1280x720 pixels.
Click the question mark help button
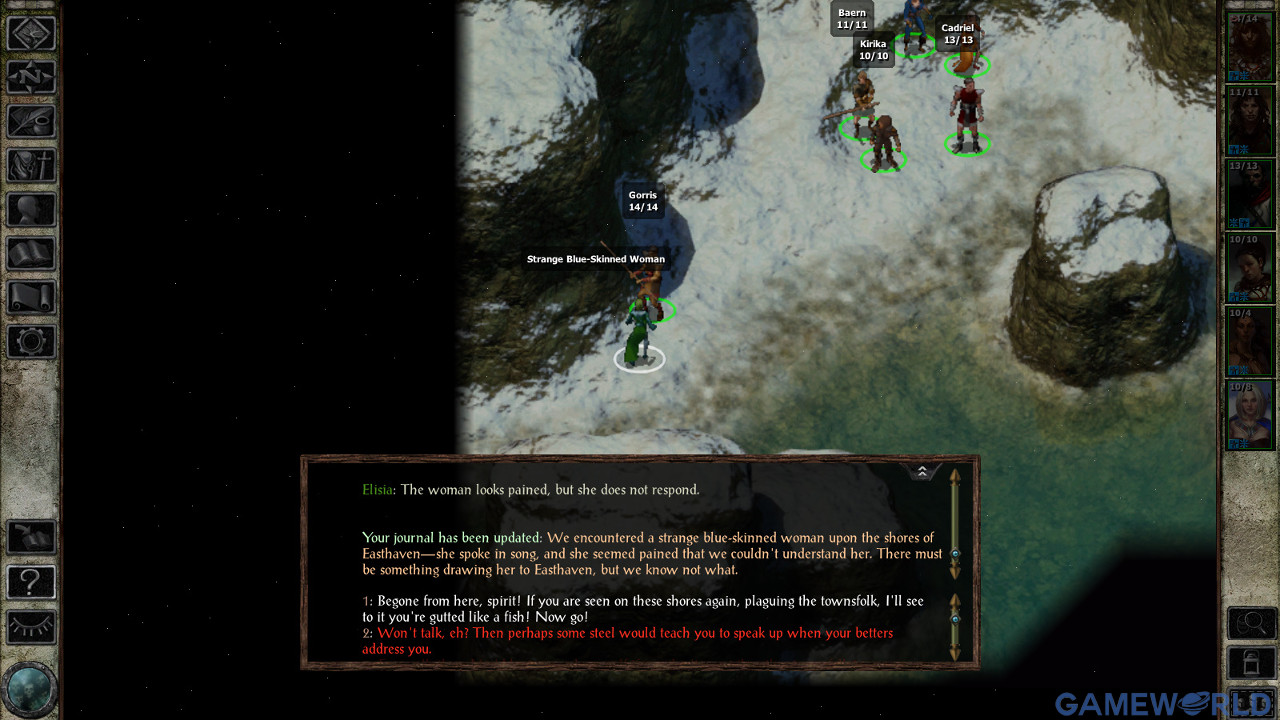coord(31,583)
